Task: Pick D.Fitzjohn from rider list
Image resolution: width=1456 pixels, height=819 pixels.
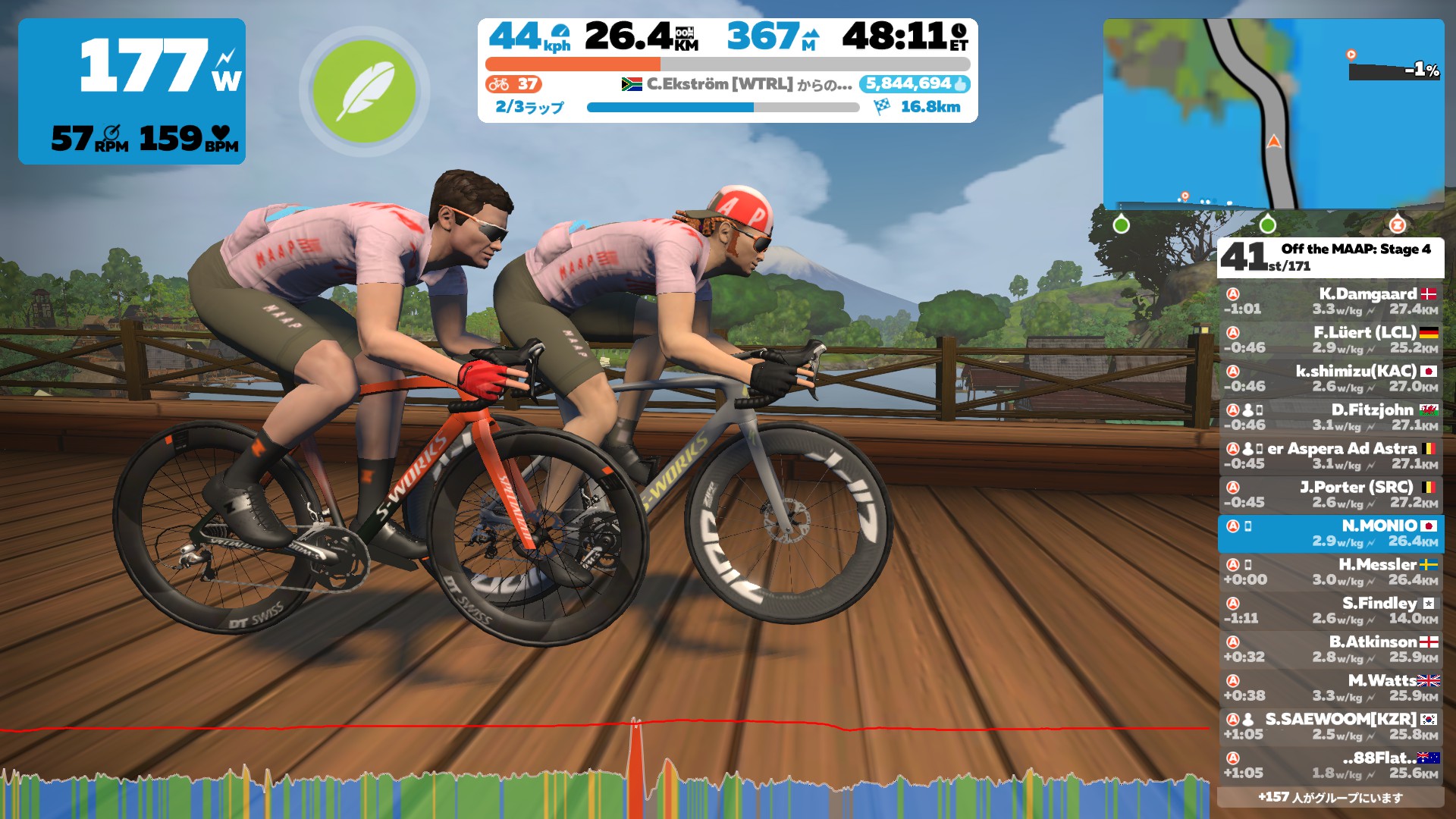Action: point(1331,417)
